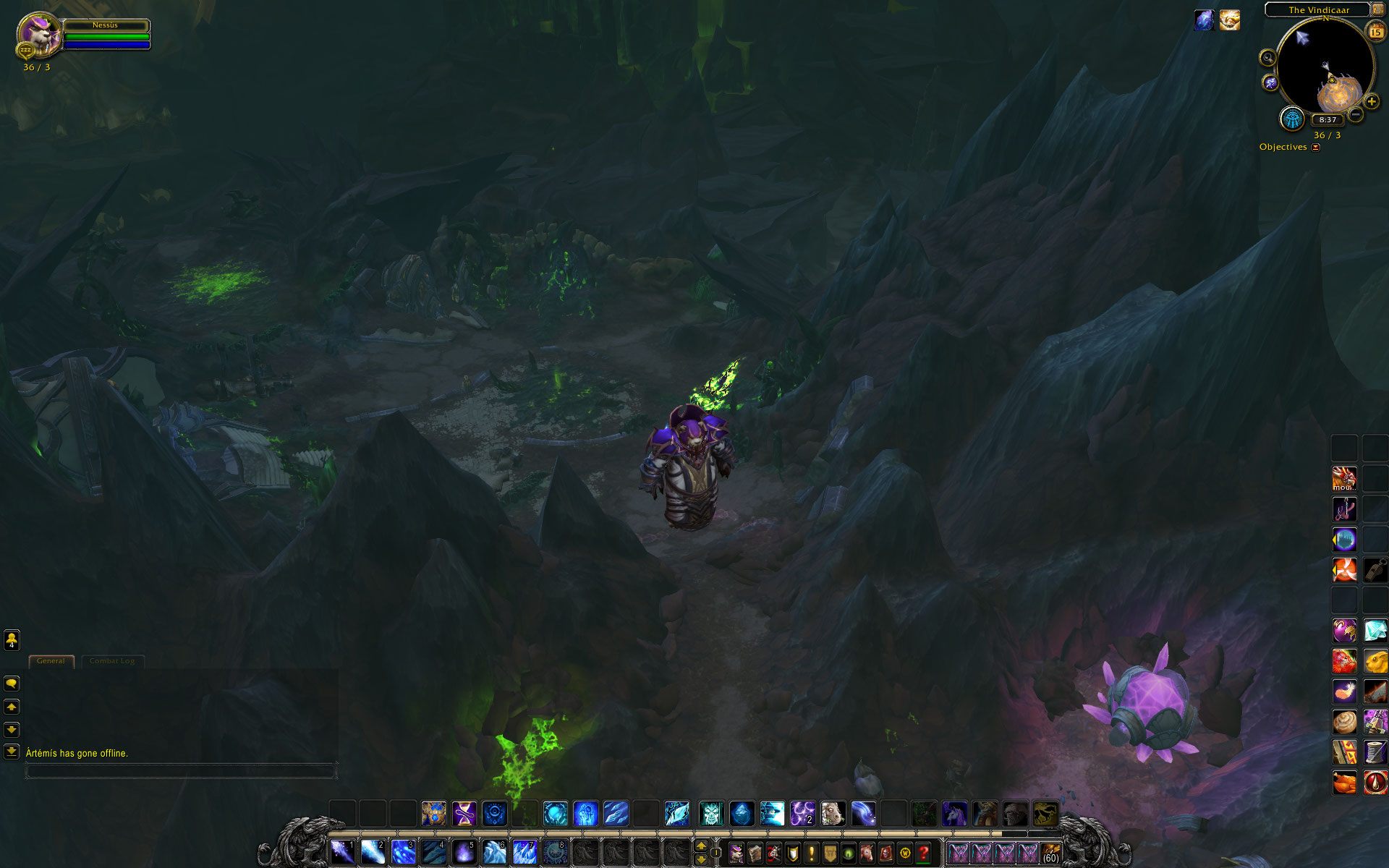Use the fishing hook icon in side bar

point(1344,509)
